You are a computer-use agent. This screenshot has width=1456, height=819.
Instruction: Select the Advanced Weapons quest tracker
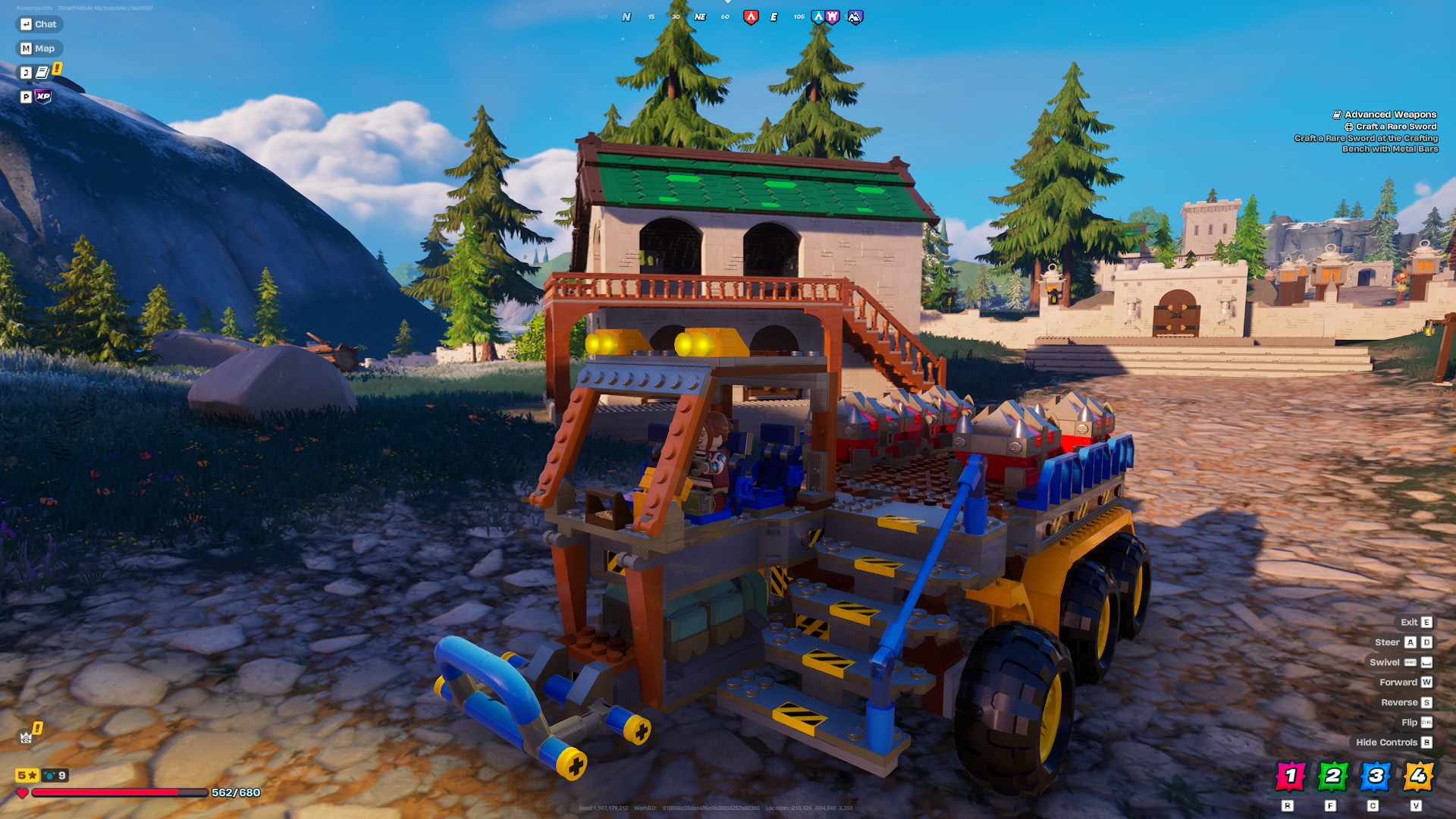(1389, 115)
